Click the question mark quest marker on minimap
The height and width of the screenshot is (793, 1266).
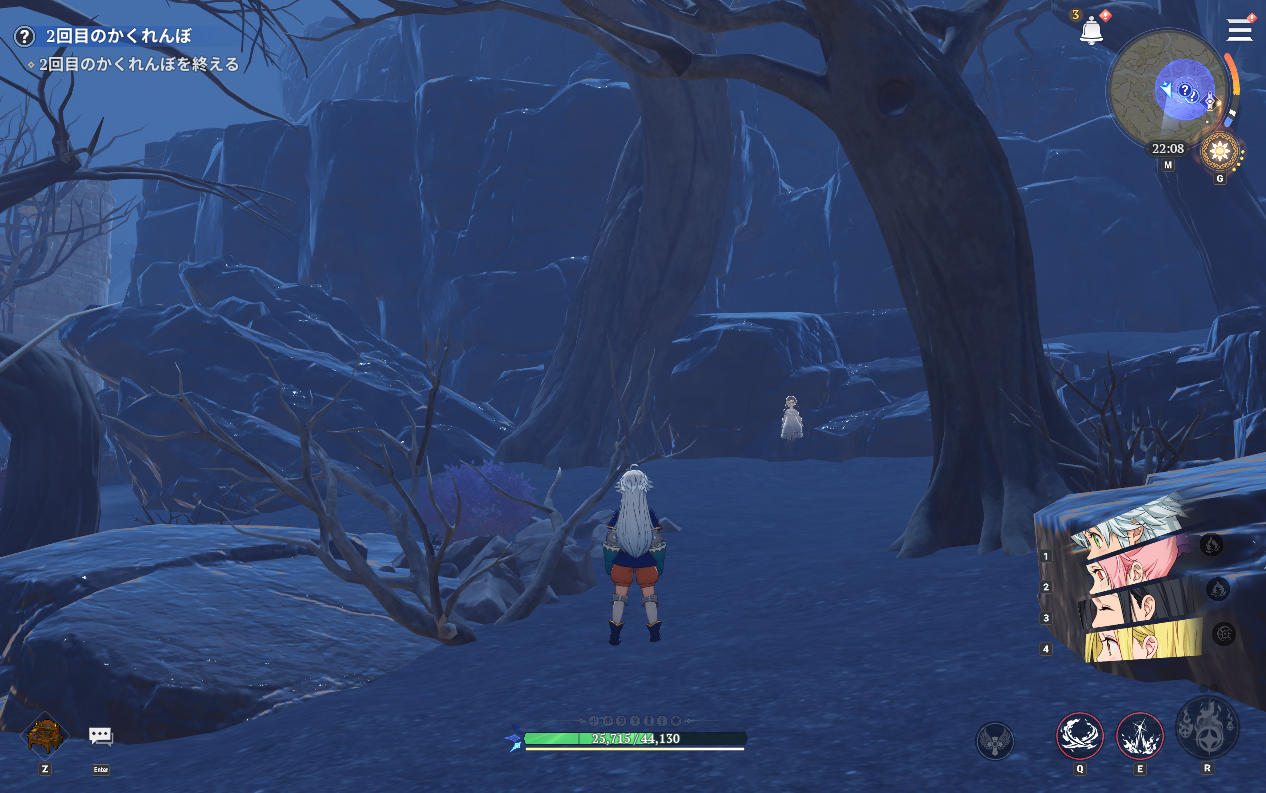pos(1186,92)
